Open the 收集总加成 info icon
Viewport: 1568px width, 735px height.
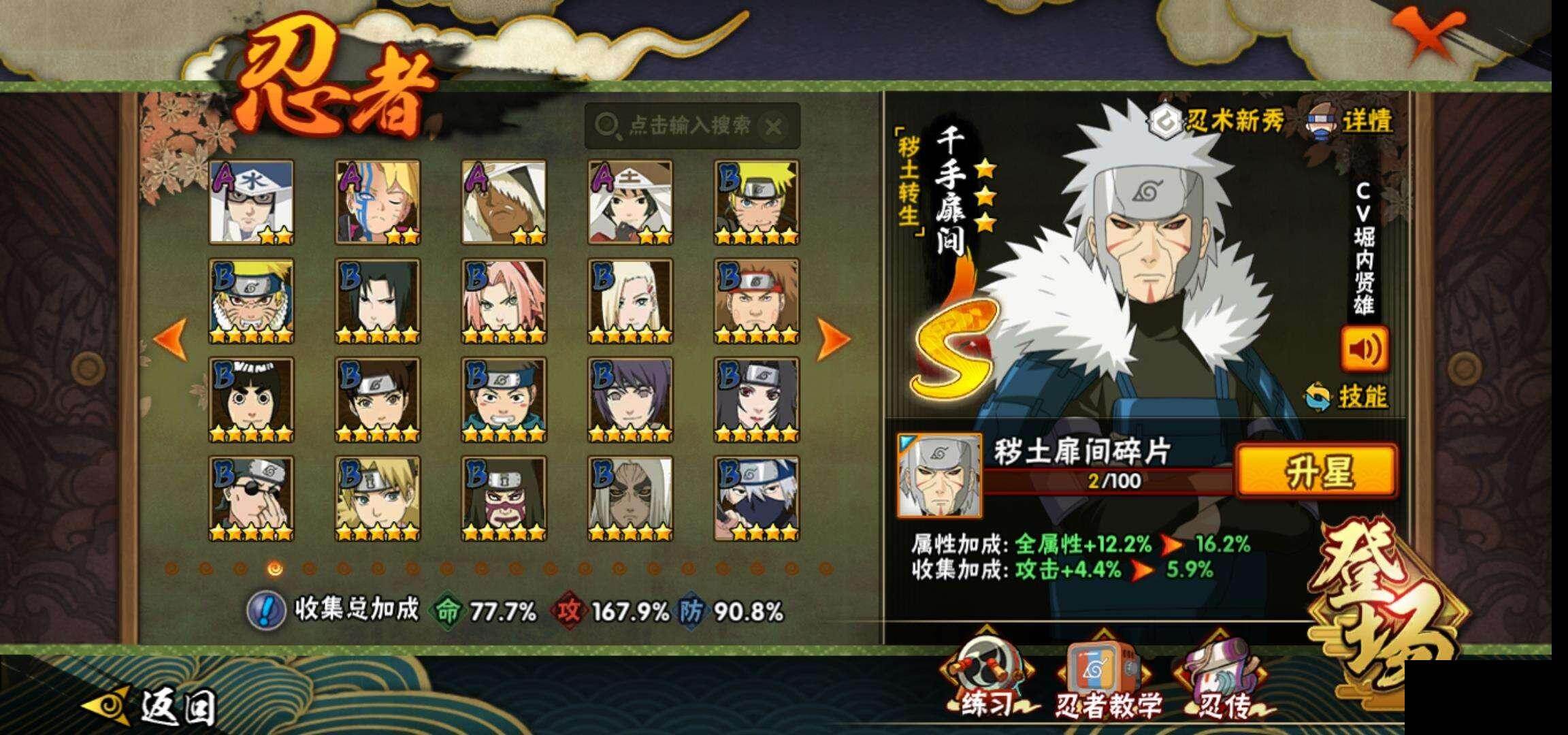tap(265, 610)
